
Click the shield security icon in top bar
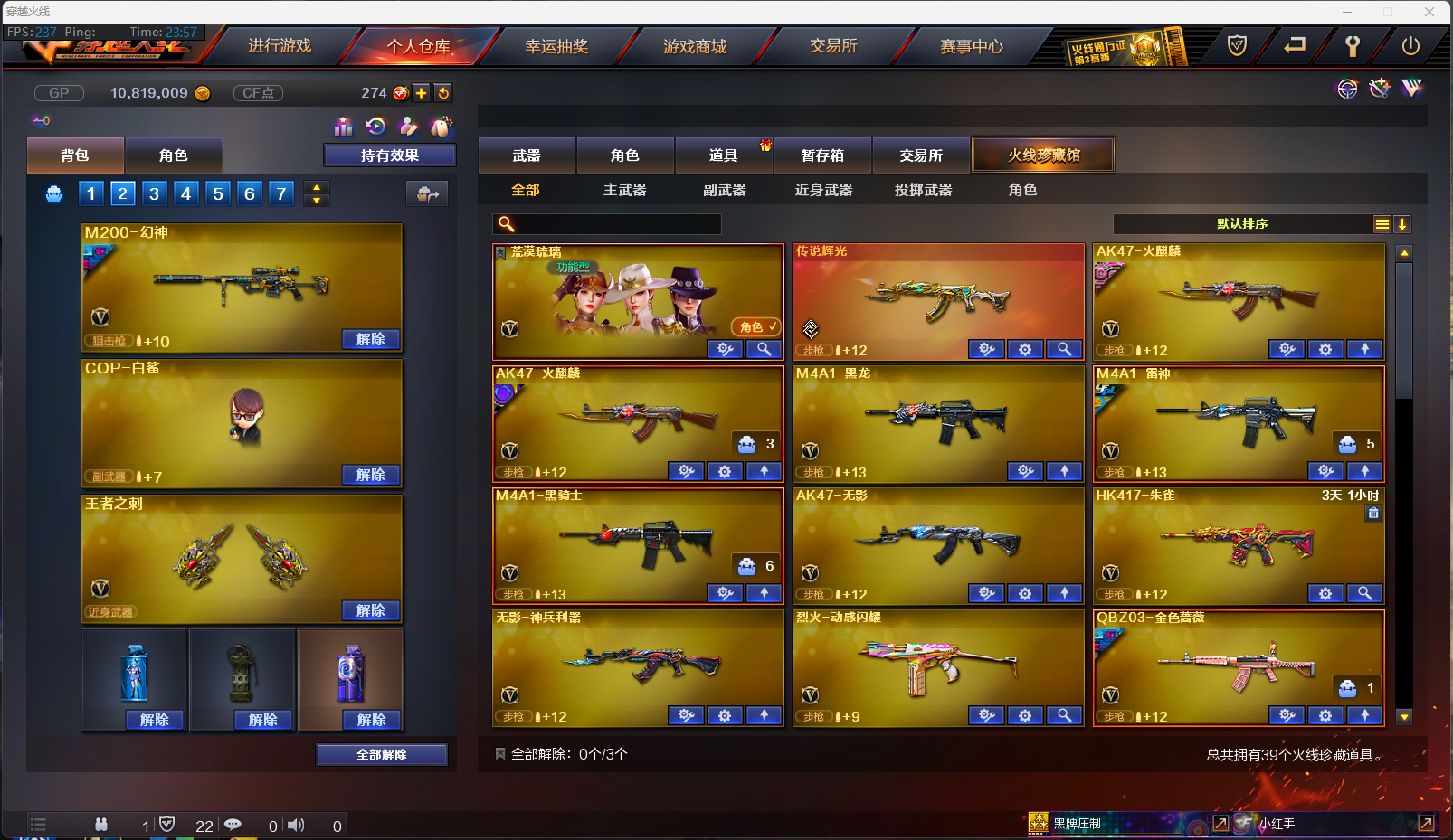click(1237, 46)
